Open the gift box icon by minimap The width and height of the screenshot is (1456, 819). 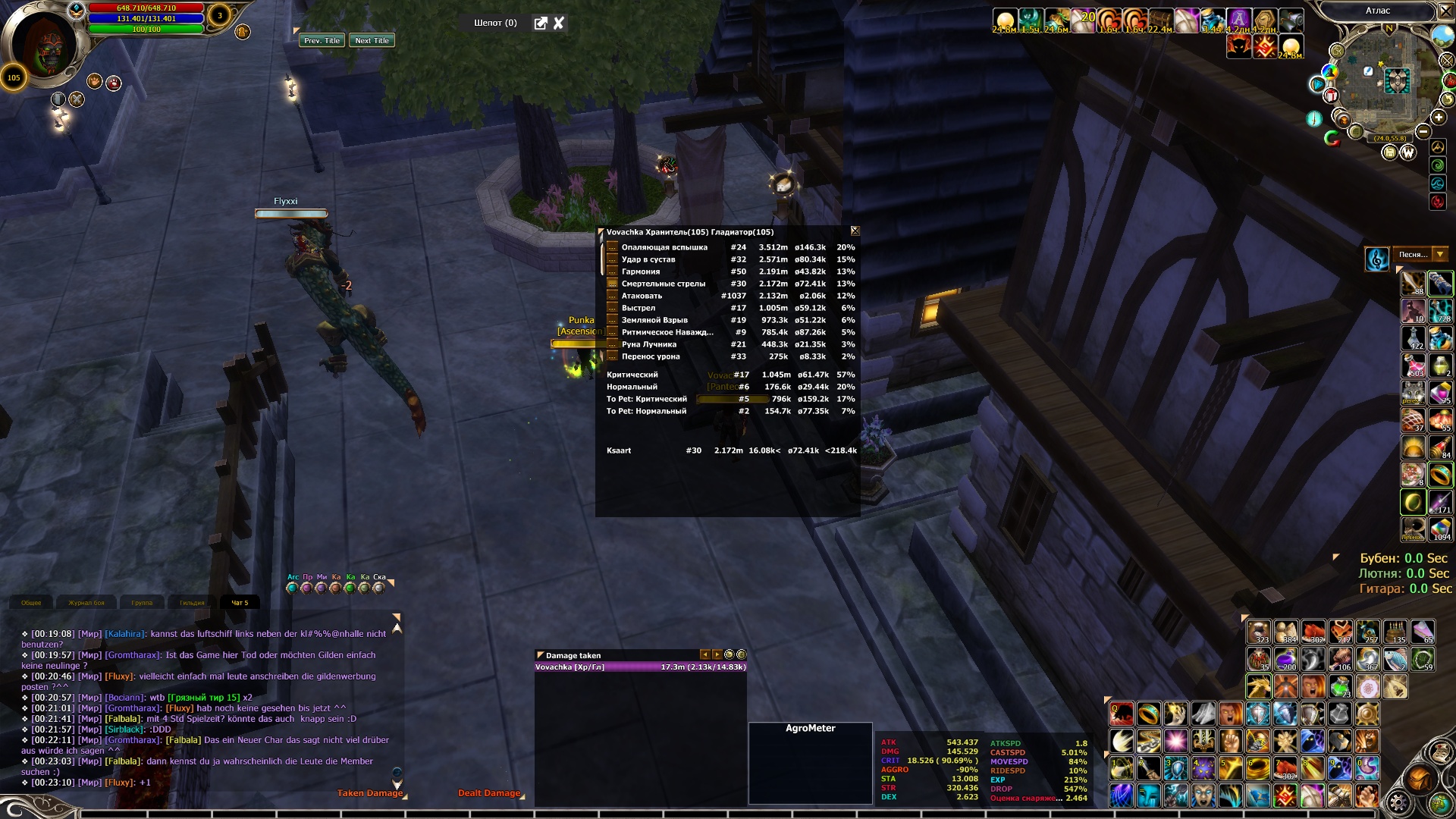(x=1331, y=96)
